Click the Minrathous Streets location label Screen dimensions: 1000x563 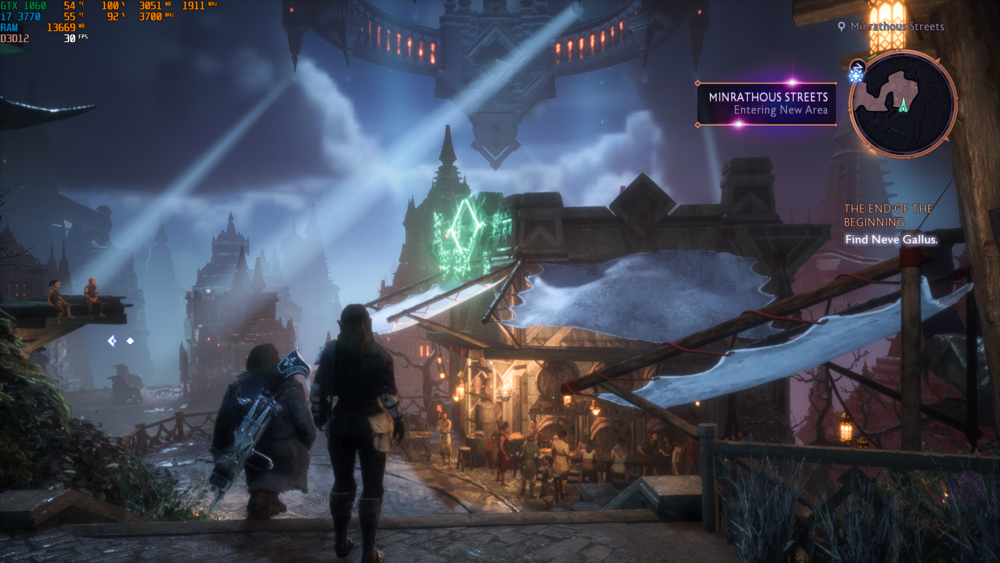tap(897, 27)
